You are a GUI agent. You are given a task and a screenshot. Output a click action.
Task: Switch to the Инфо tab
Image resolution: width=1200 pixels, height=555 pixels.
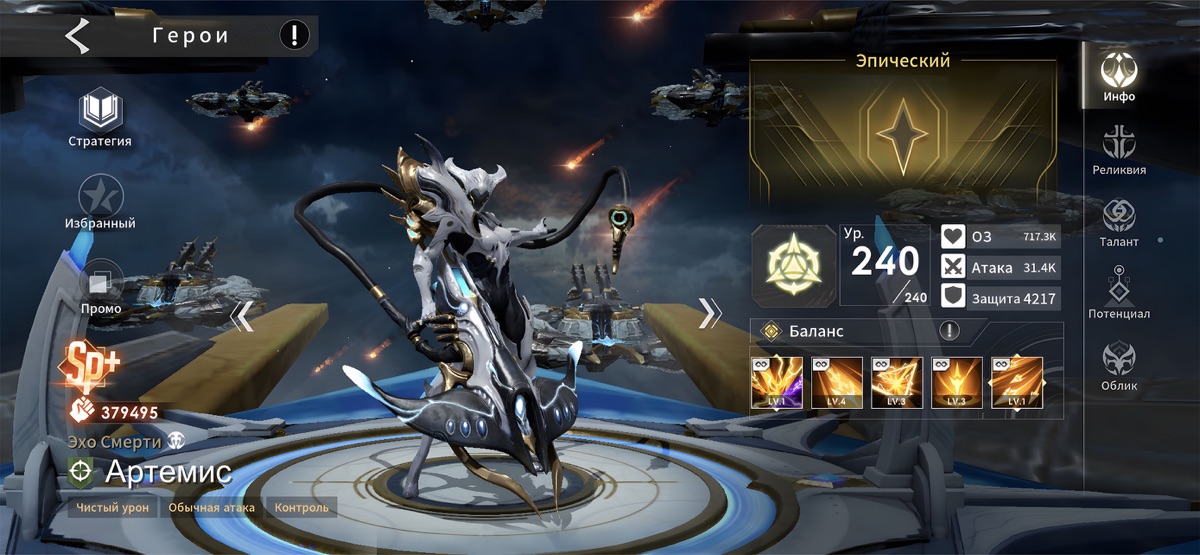tap(1119, 75)
